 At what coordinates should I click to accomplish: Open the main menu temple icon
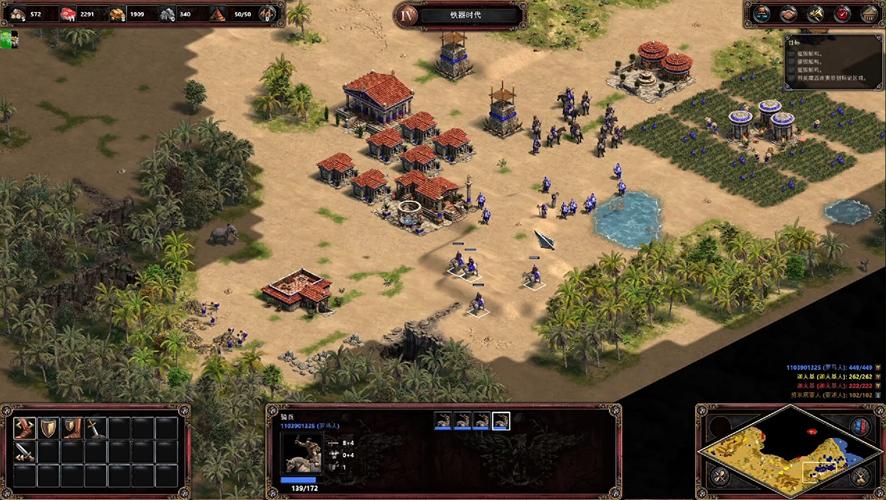pyautogui.click(x=867, y=14)
